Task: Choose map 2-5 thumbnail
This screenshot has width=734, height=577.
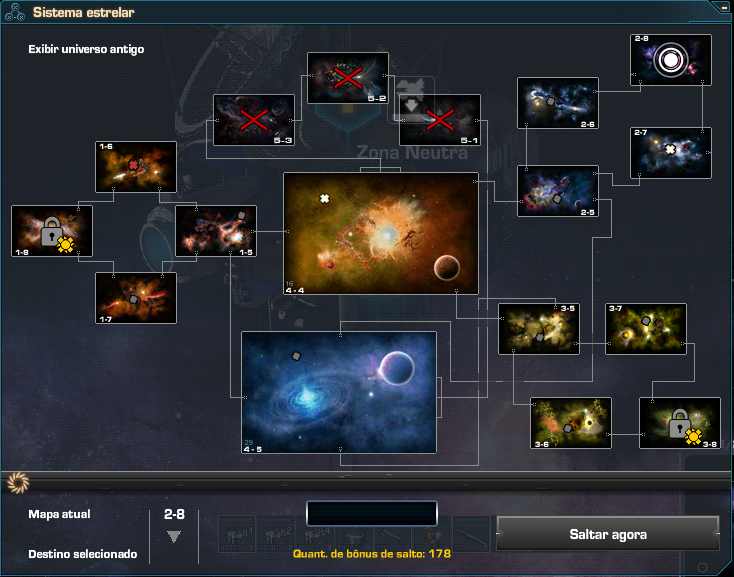Action: coord(557,191)
